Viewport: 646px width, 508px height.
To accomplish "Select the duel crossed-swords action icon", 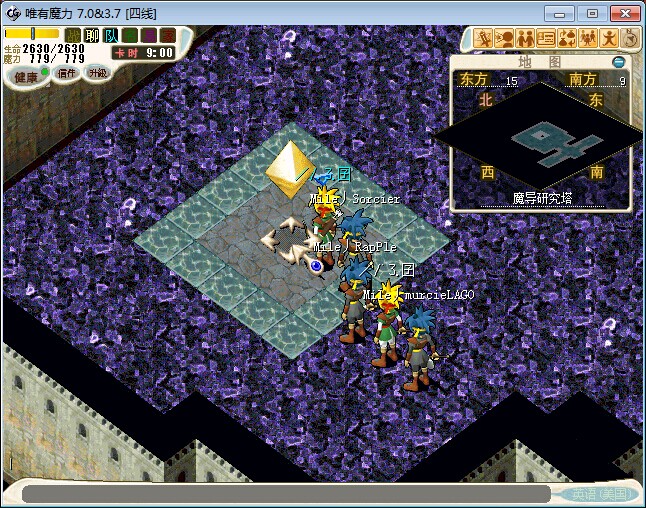I will tap(484, 39).
